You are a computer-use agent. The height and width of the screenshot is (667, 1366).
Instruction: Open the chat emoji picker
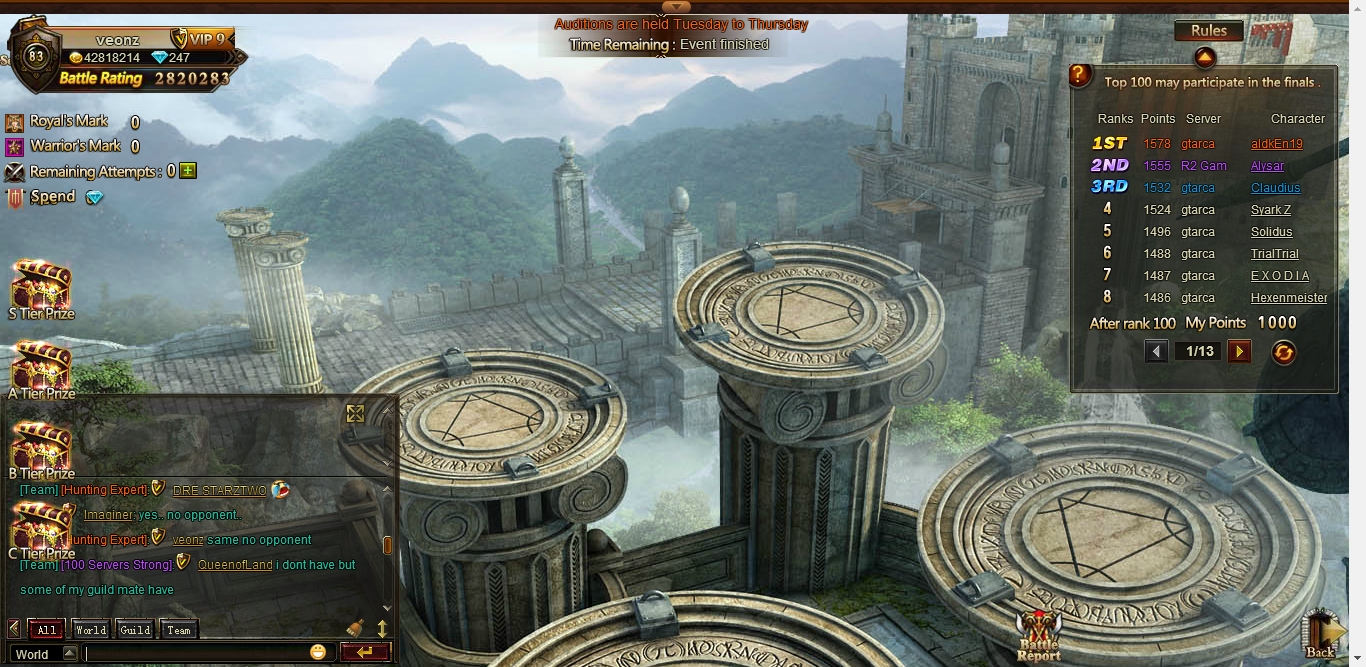pyautogui.click(x=318, y=653)
